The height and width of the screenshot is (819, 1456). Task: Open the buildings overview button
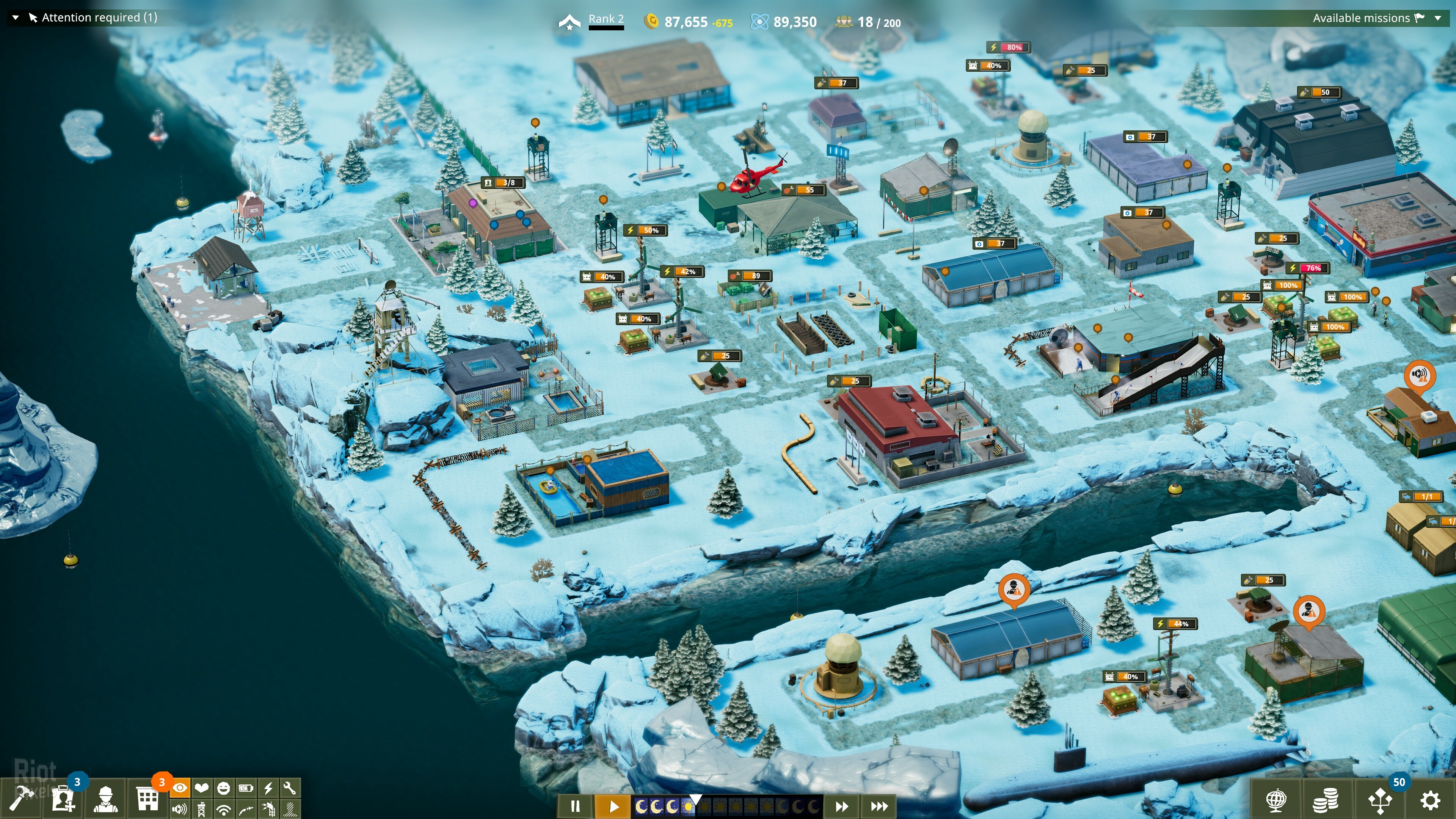pos(147,799)
